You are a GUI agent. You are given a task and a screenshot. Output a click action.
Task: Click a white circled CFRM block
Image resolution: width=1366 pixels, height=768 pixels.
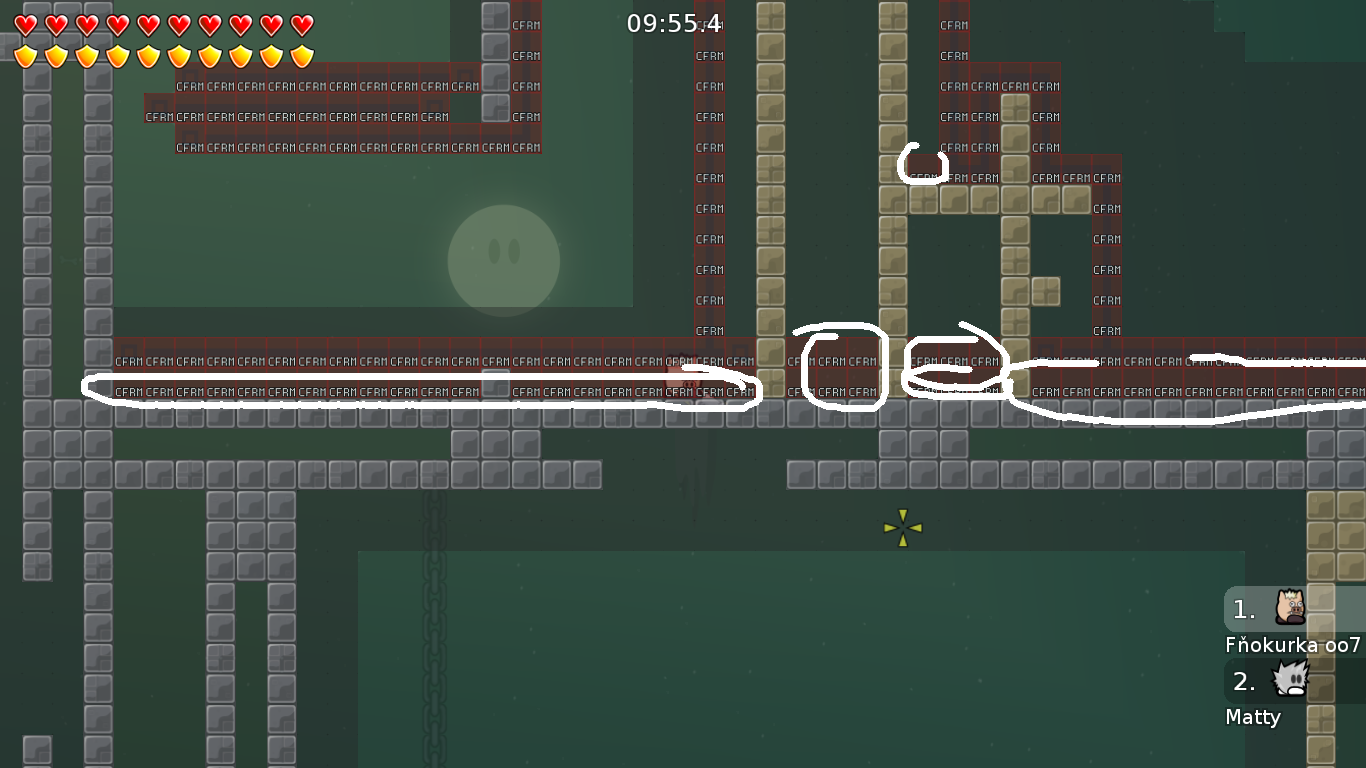[840, 362]
